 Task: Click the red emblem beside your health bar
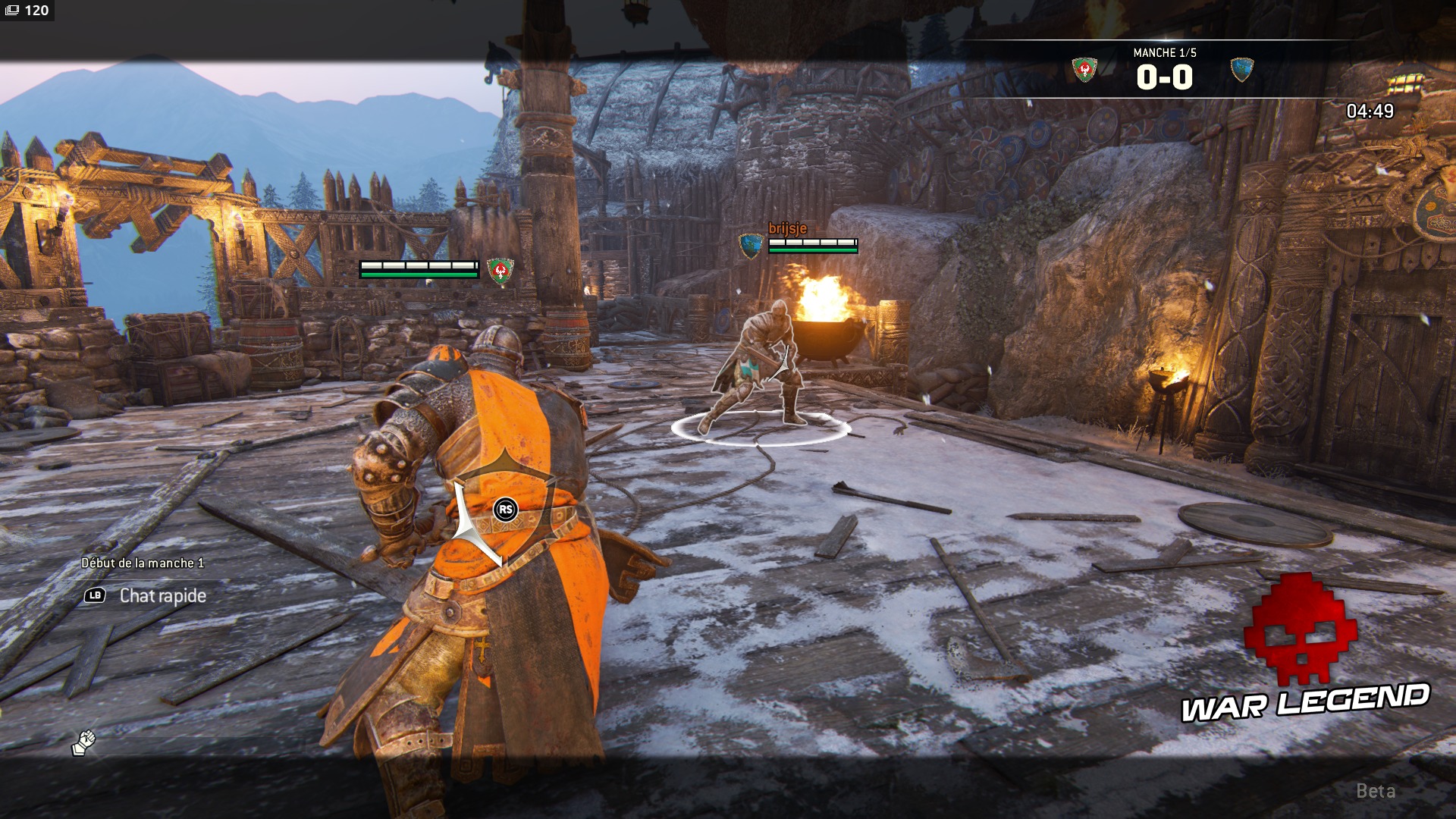click(500, 270)
